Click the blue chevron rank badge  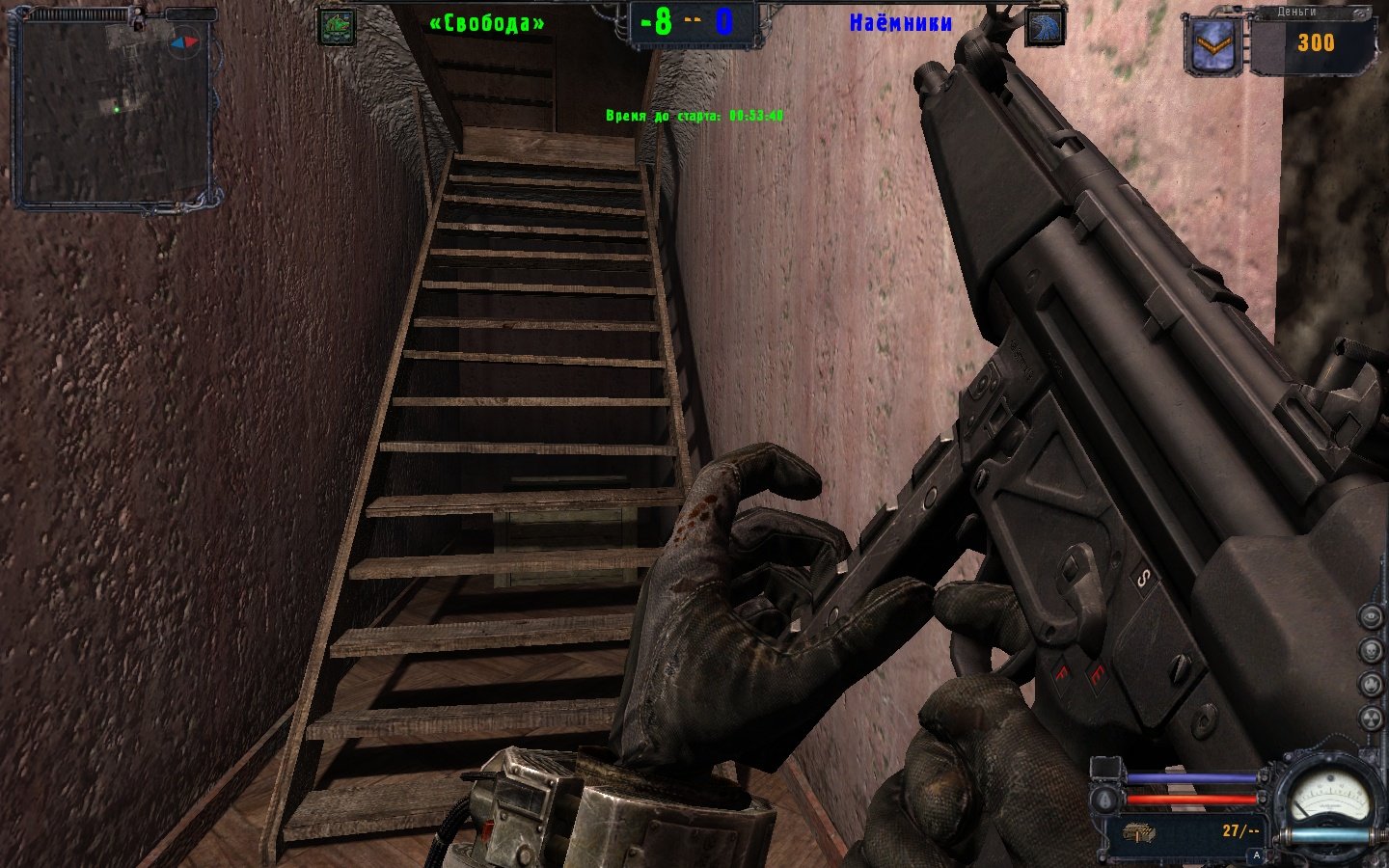[1213, 44]
